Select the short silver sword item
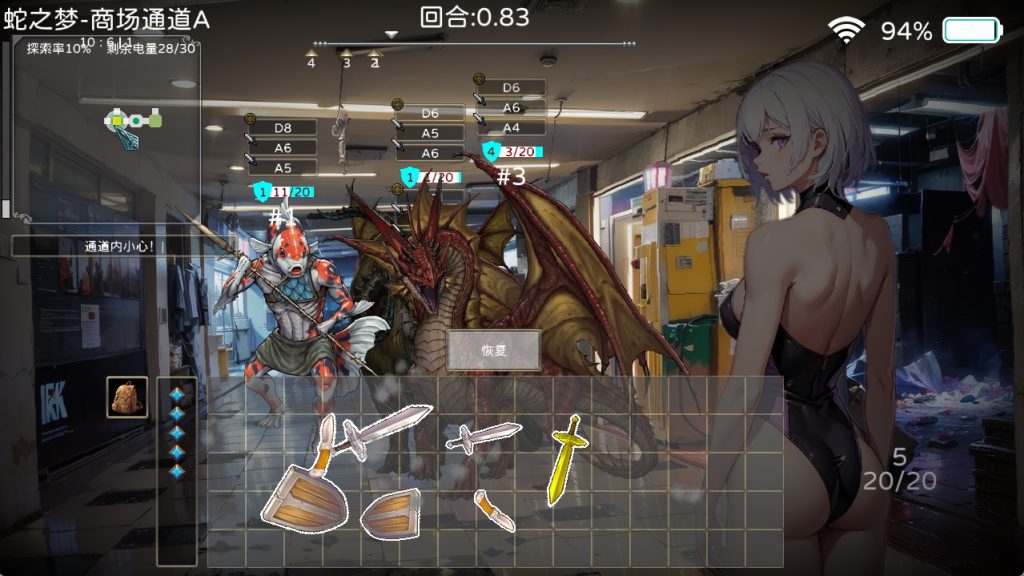 484,436
